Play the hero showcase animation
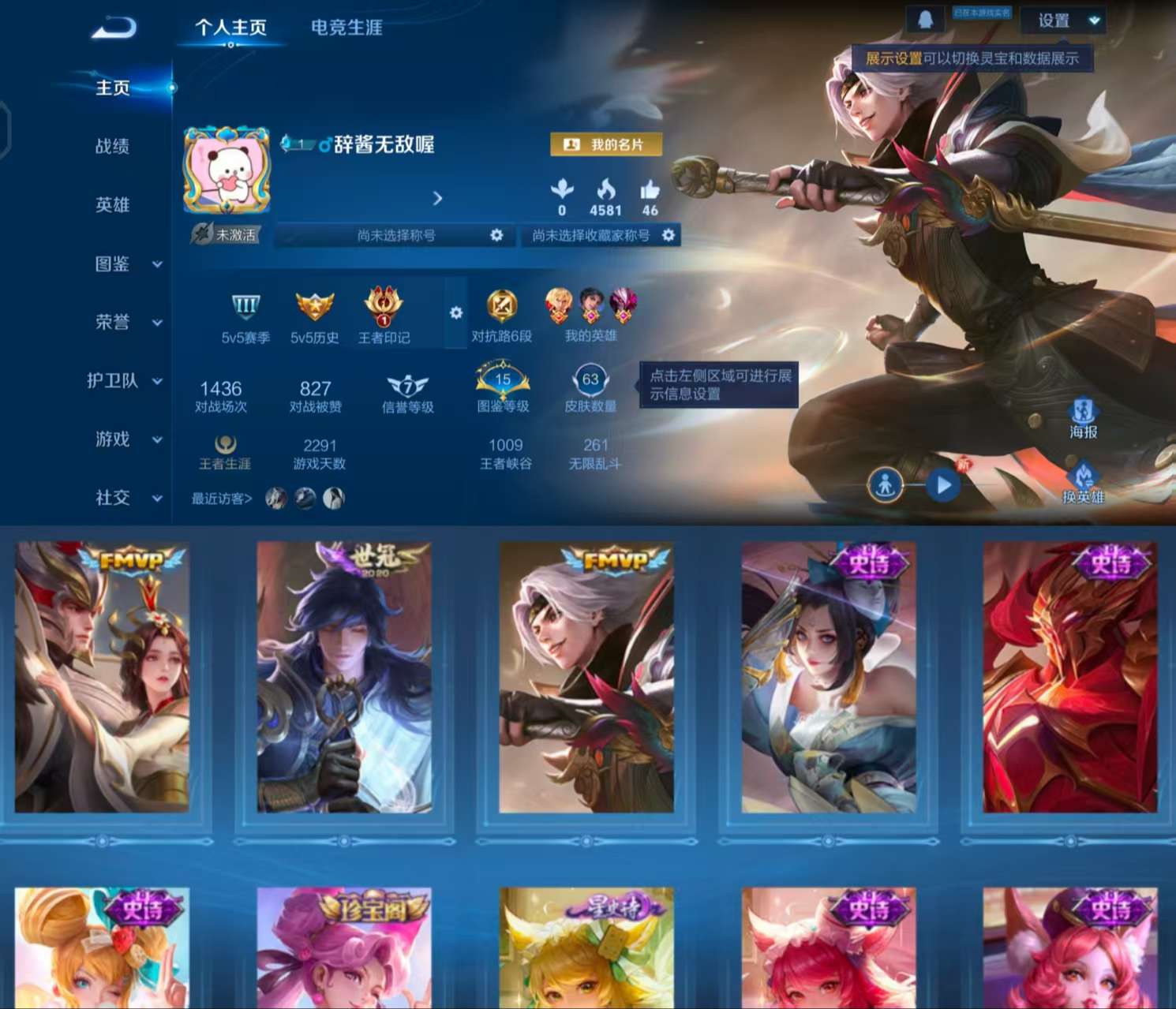 click(942, 487)
